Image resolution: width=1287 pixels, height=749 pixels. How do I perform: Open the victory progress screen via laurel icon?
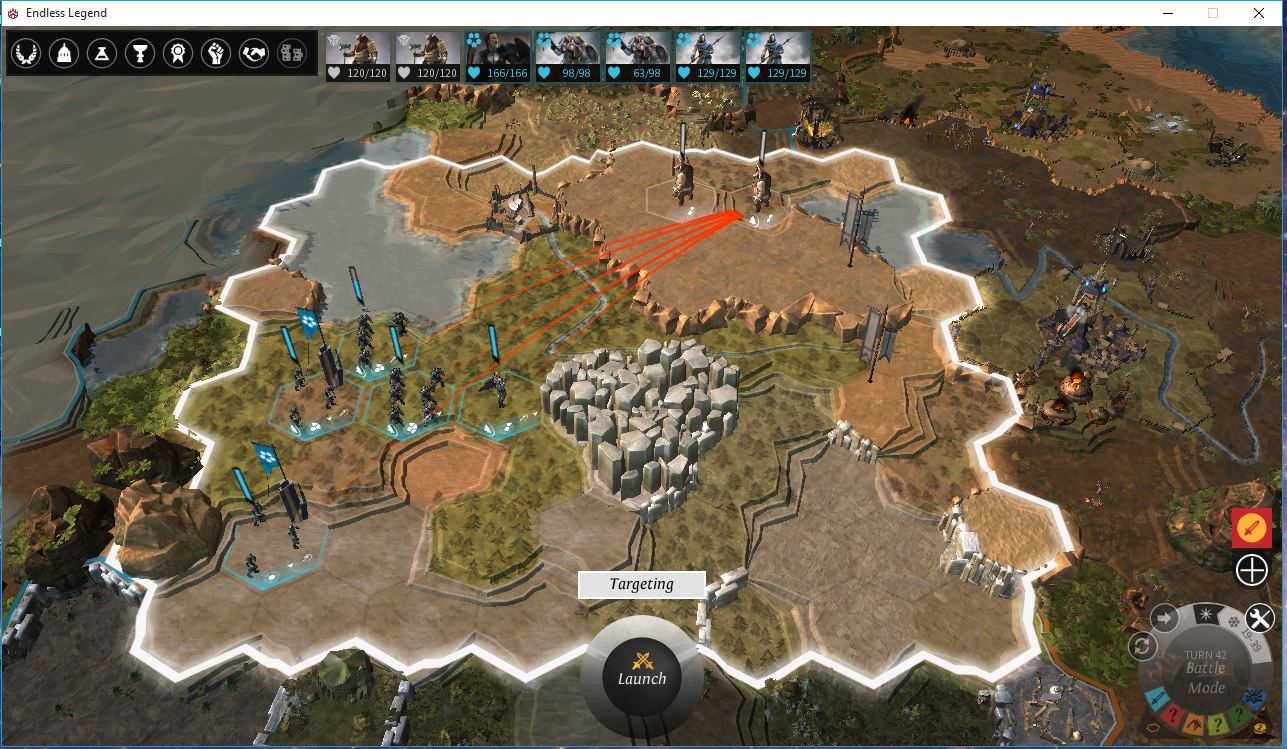click(27, 54)
